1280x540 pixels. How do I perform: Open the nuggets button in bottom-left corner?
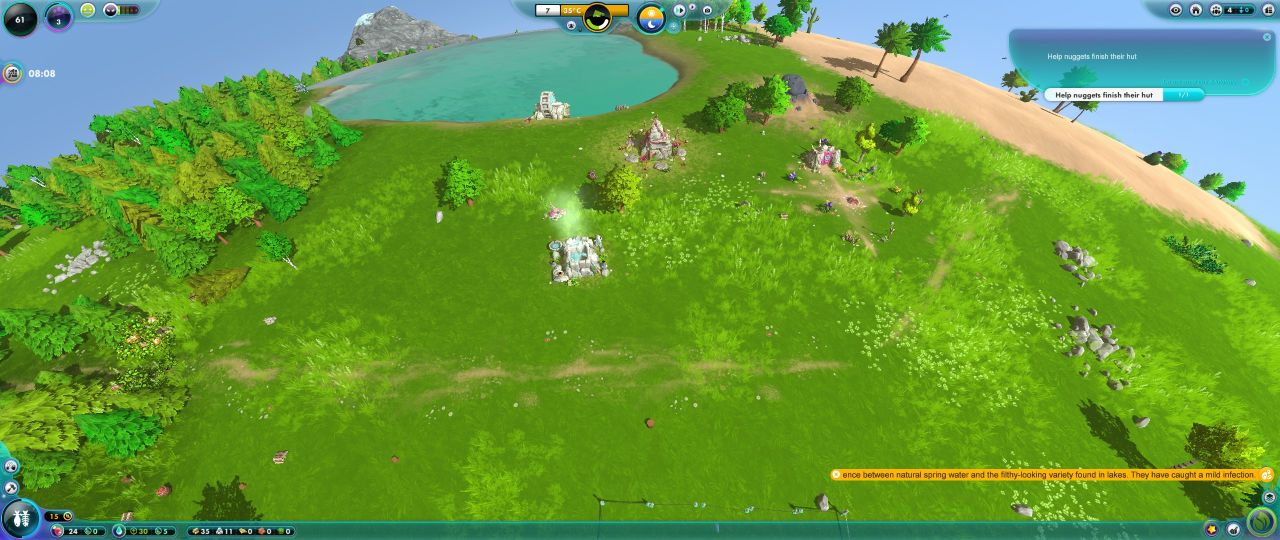click(x=21, y=517)
